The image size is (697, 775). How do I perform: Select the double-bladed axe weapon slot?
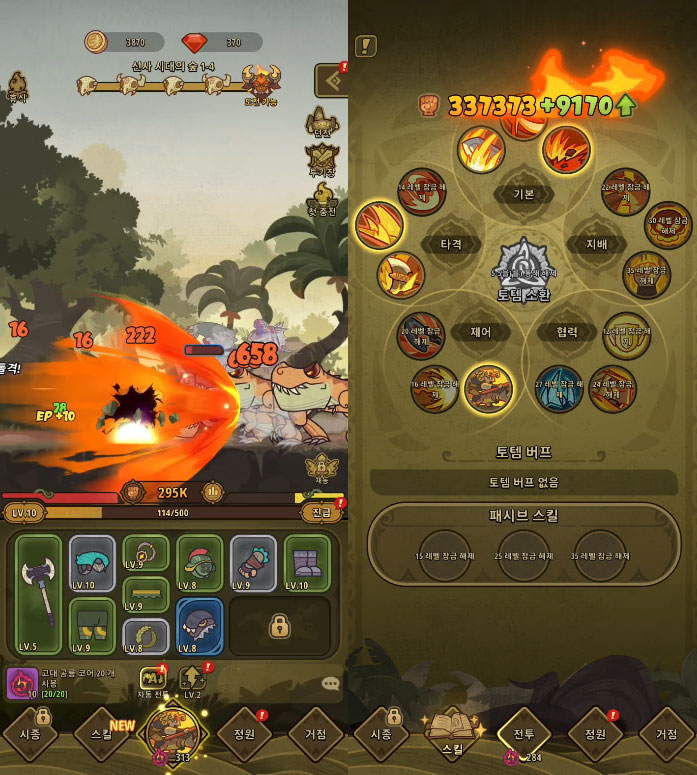pyautogui.click(x=39, y=593)
